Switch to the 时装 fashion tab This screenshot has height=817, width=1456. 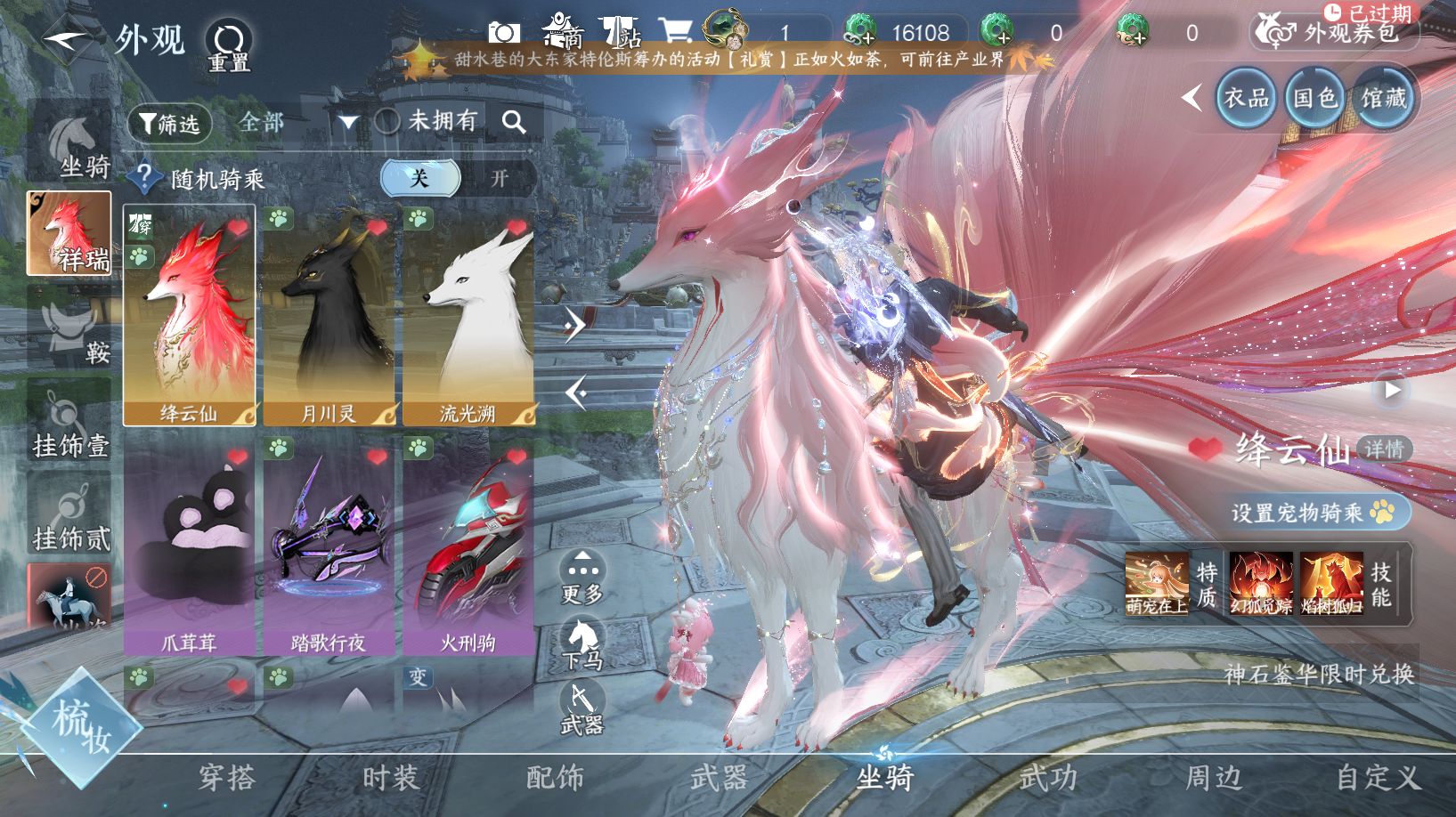(390, 778)
